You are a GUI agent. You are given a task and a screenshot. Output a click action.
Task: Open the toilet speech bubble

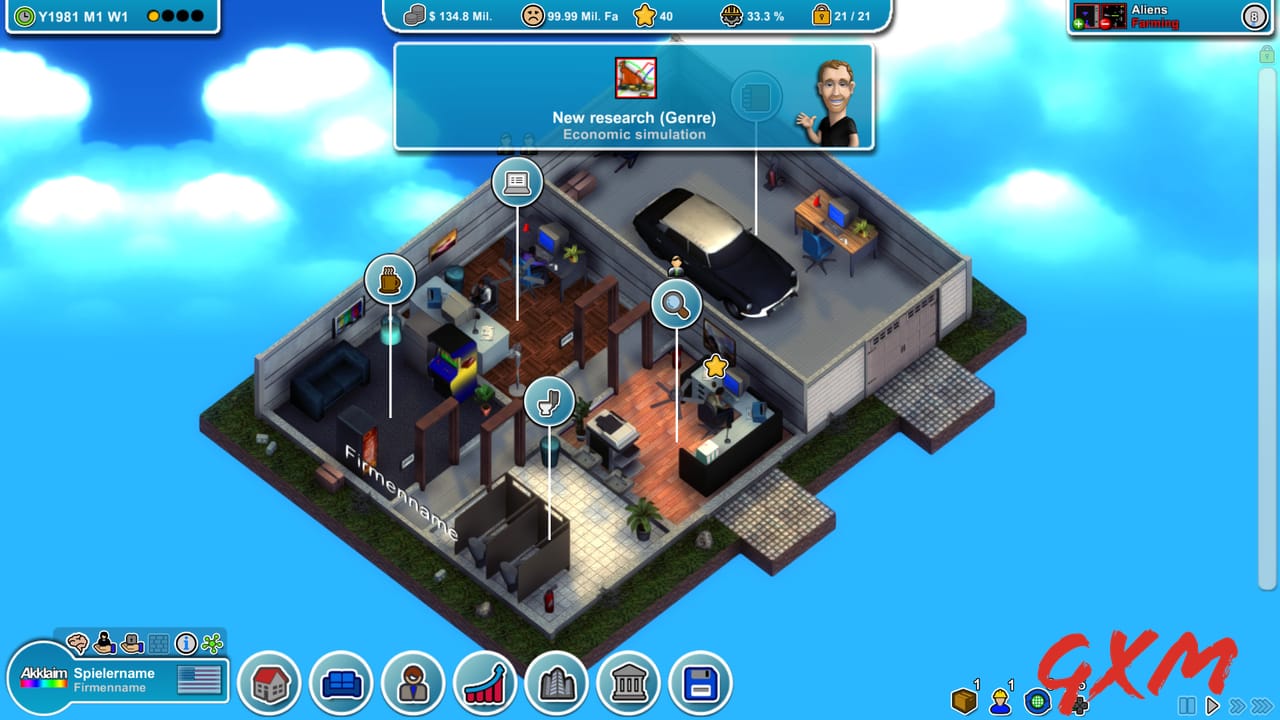click(548, 402)
